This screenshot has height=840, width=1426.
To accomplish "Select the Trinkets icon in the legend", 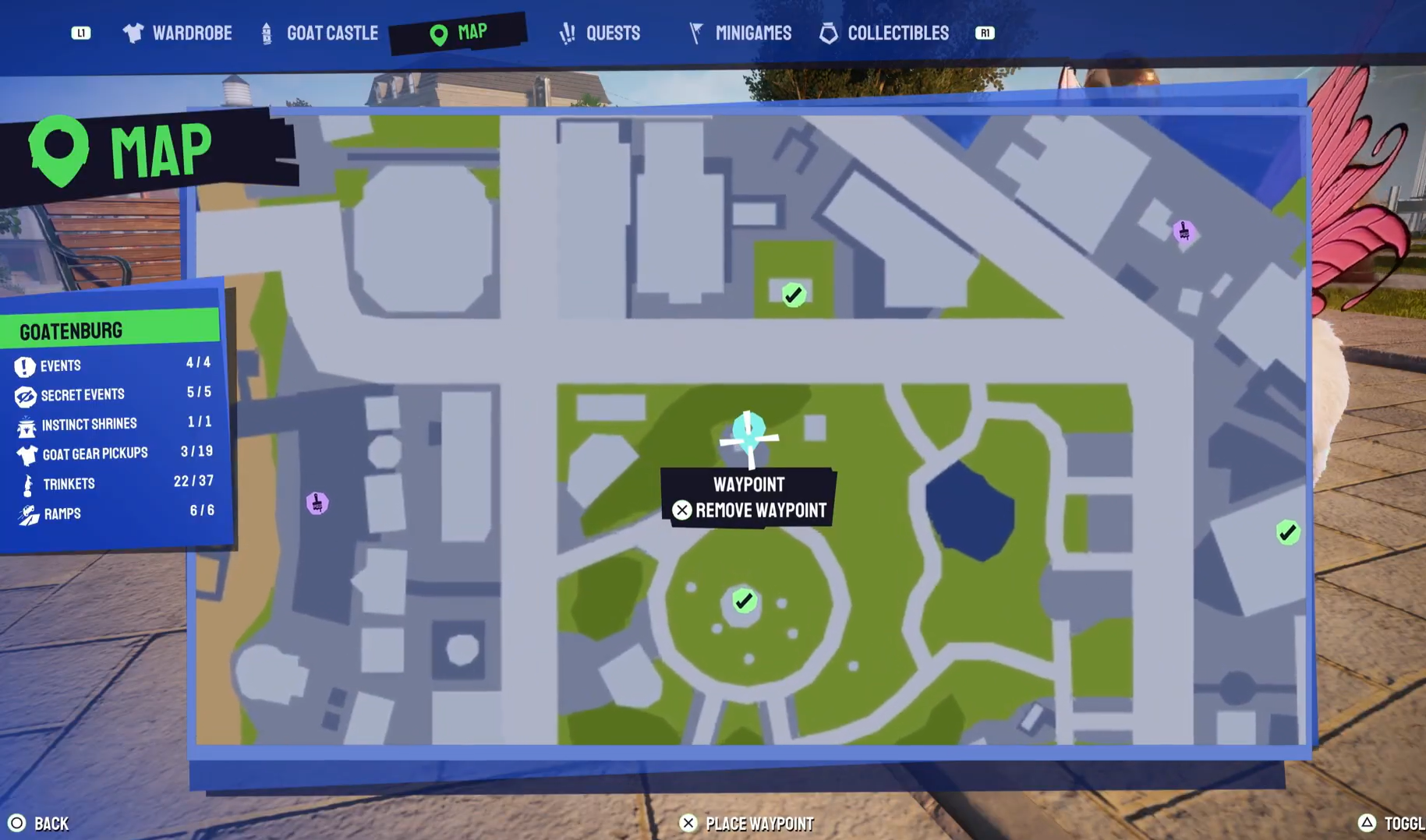I will point(26,483).
